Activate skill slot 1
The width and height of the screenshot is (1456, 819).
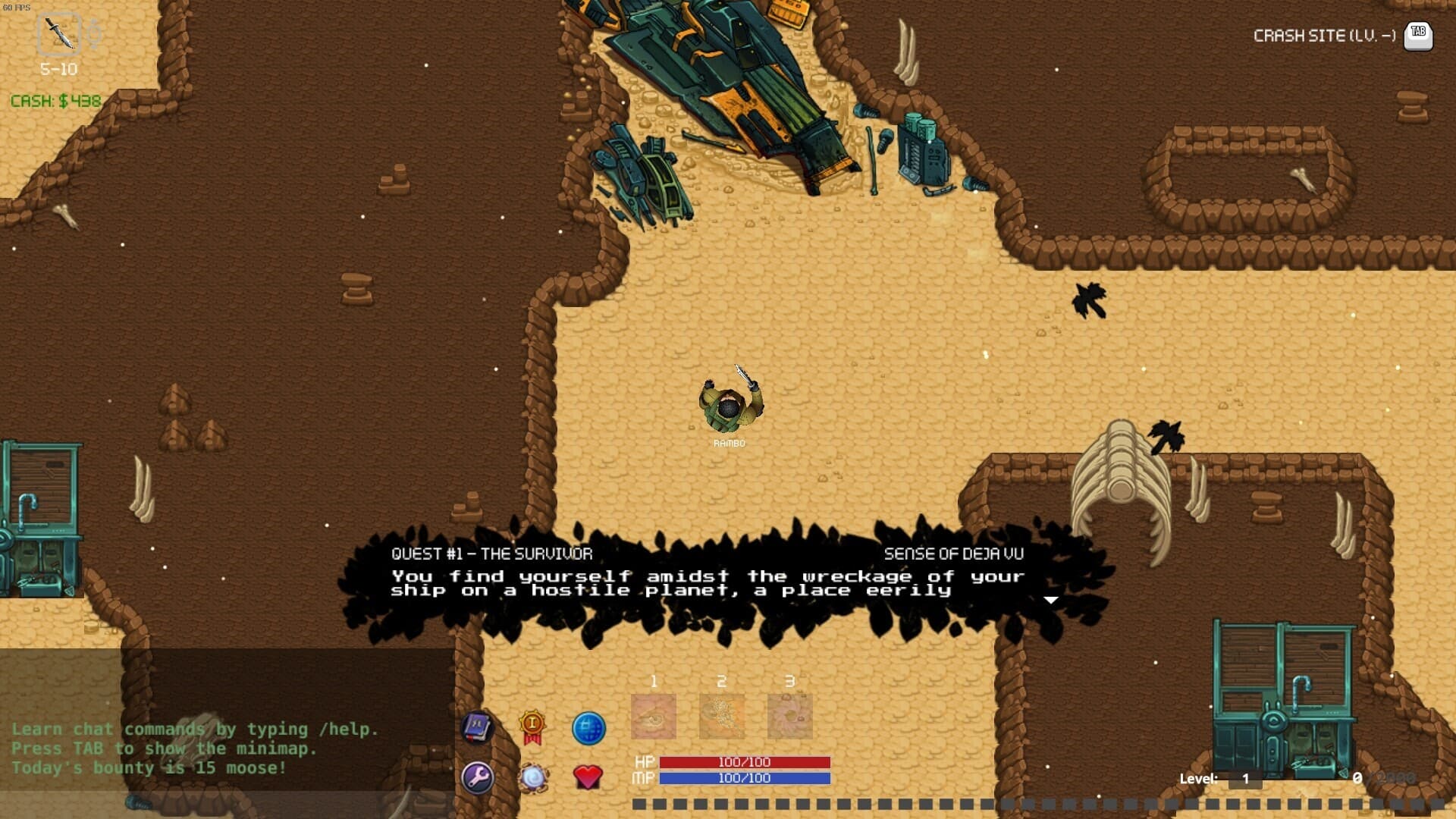click(653, 716)
